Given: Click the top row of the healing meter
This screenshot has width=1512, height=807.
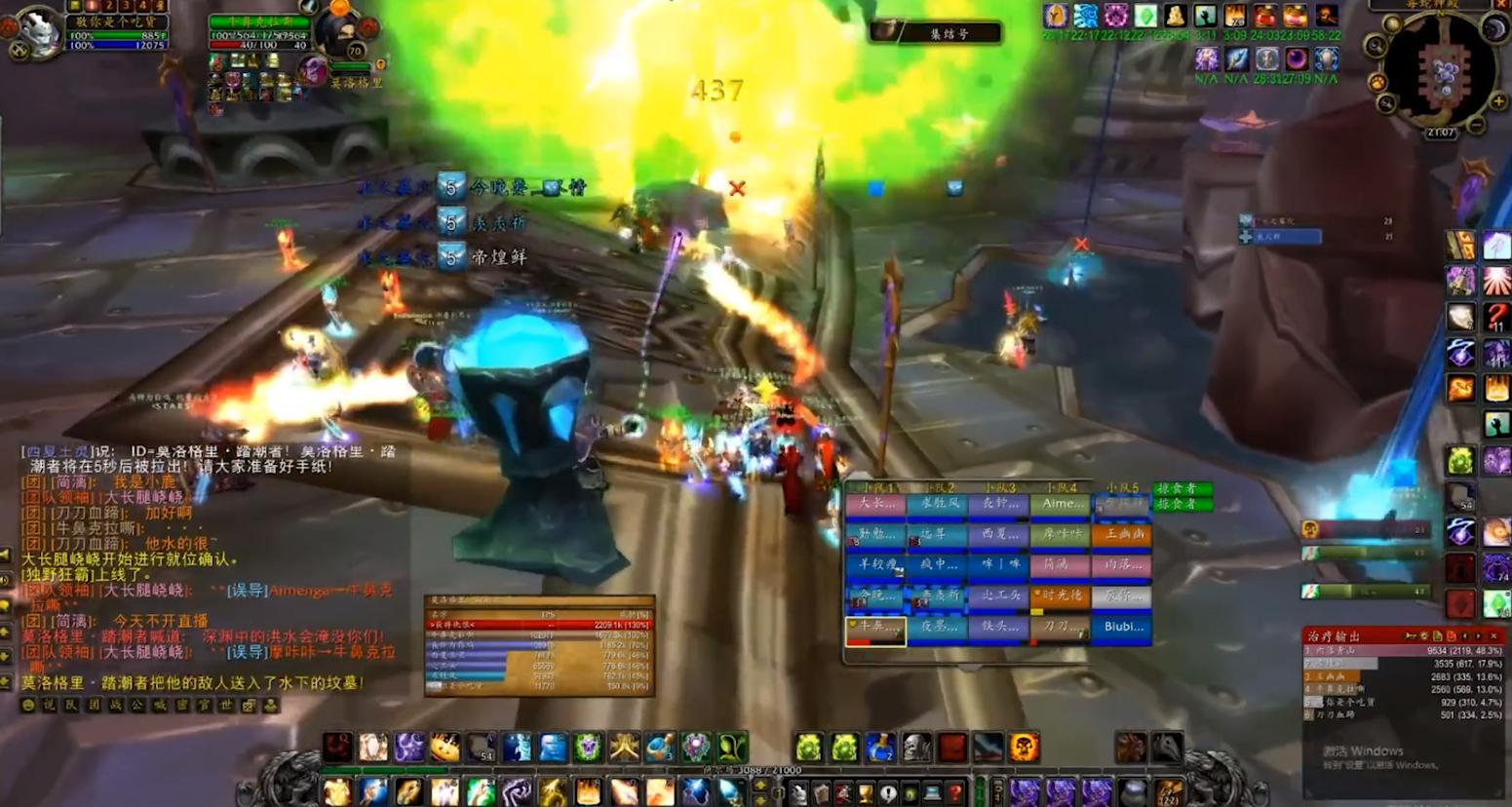Looking at the screenshot, I should pyautogui.click(x=1402, y=650).
